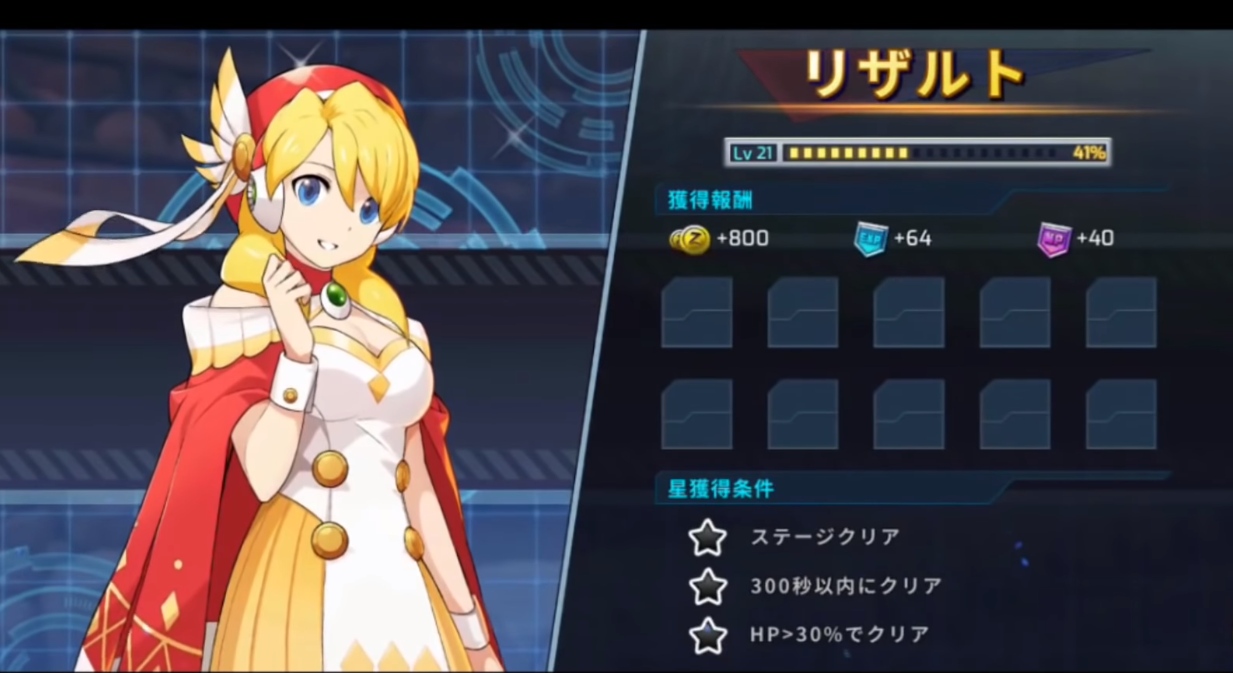The height and width of the screenshot is (673, 1233).
Task: Click the gold Zenny coin reward icon
Action: pos(690,239)
